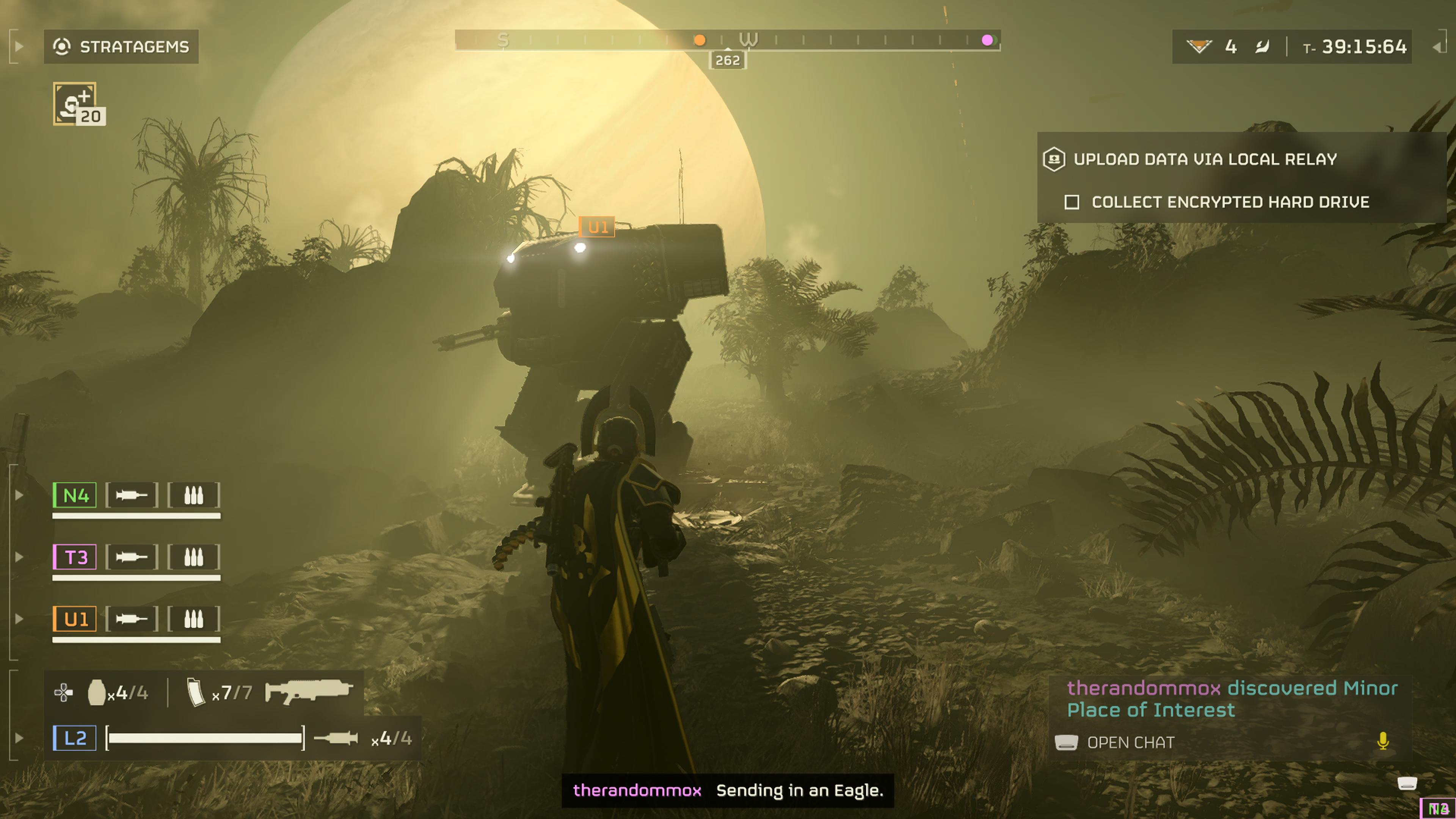1456x819 pixels.
Task: Click the U1 player marker above the mech
Action: point(597,227)
